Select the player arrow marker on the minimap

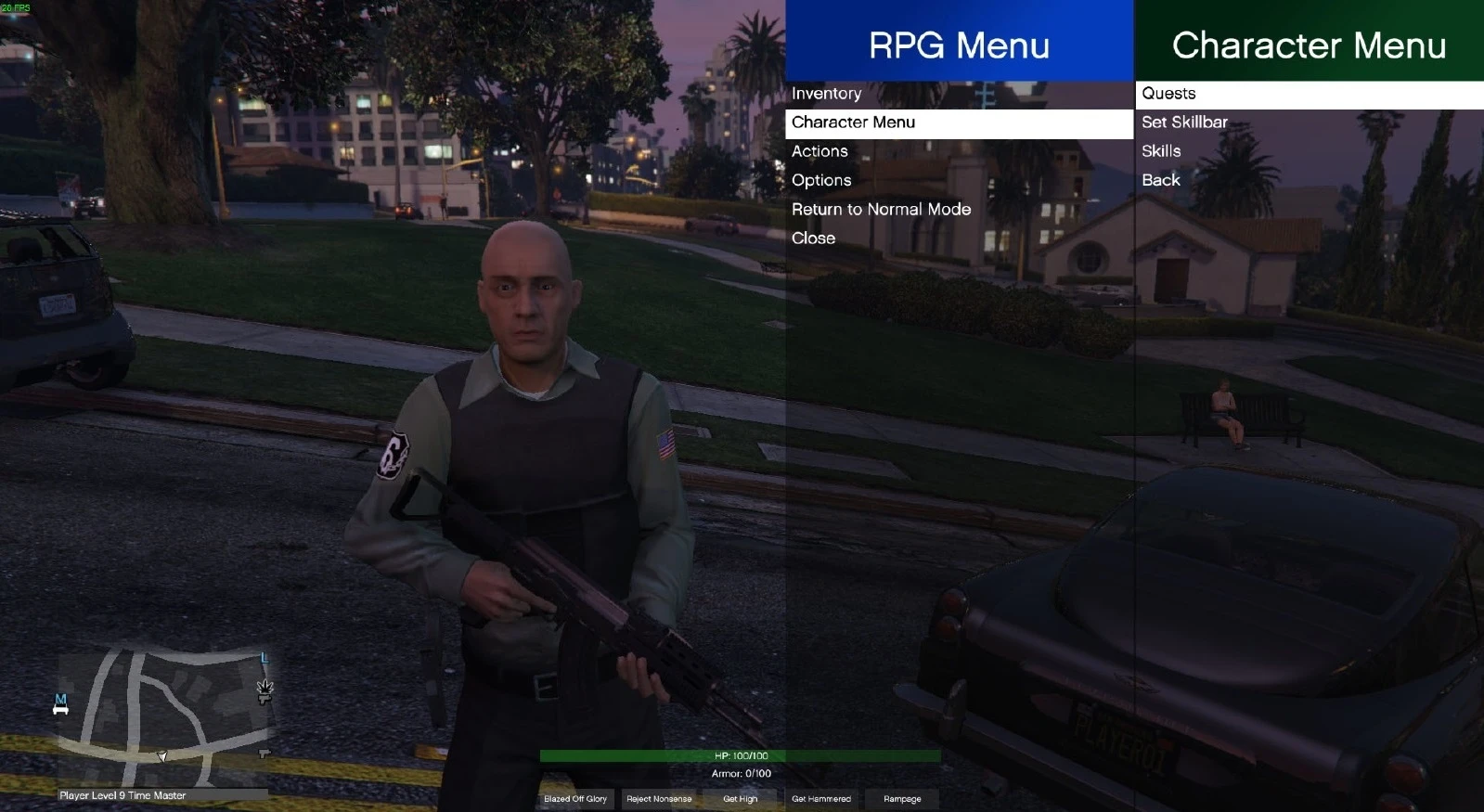coord(162,756)
